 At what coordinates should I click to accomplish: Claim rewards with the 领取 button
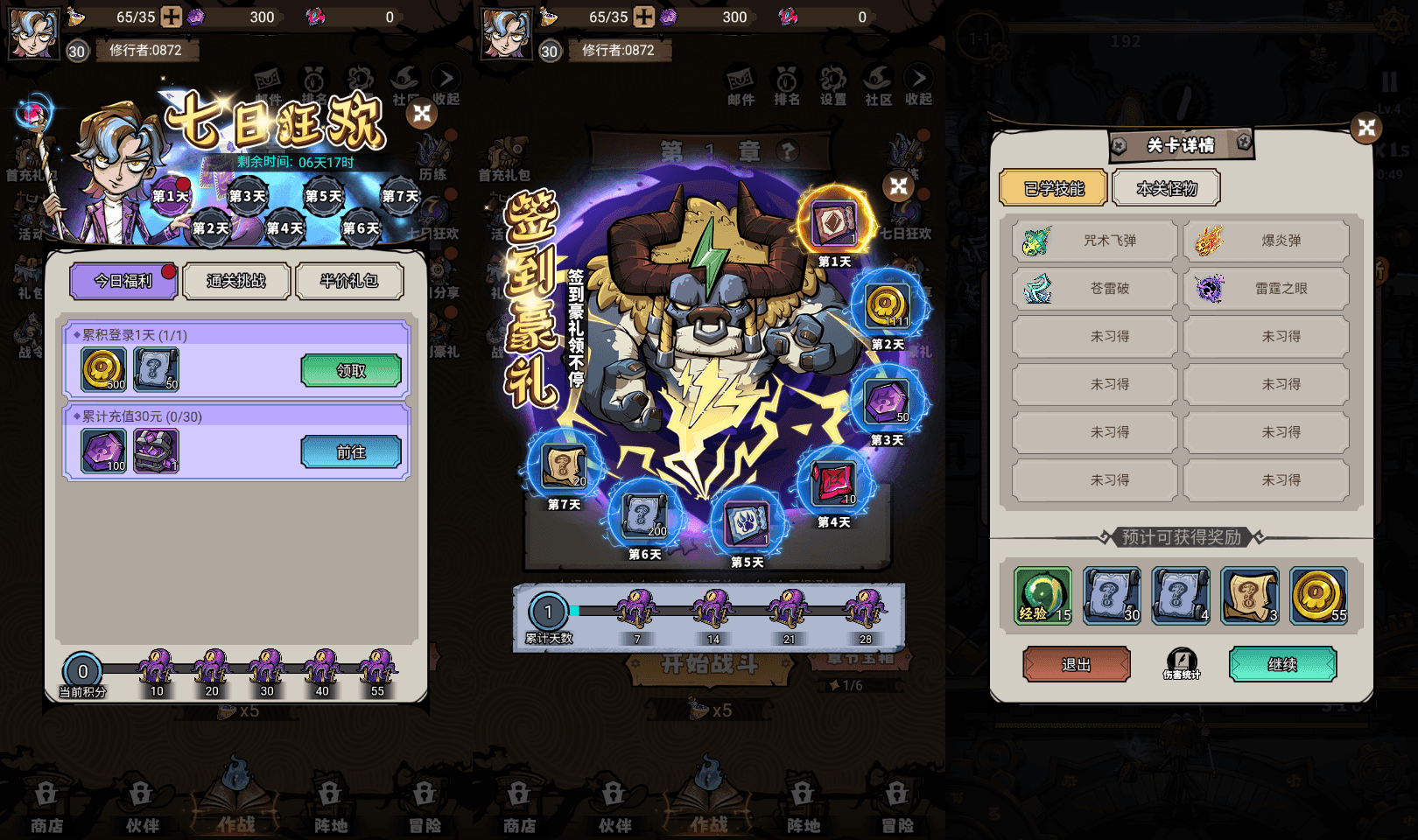point(351,370)
